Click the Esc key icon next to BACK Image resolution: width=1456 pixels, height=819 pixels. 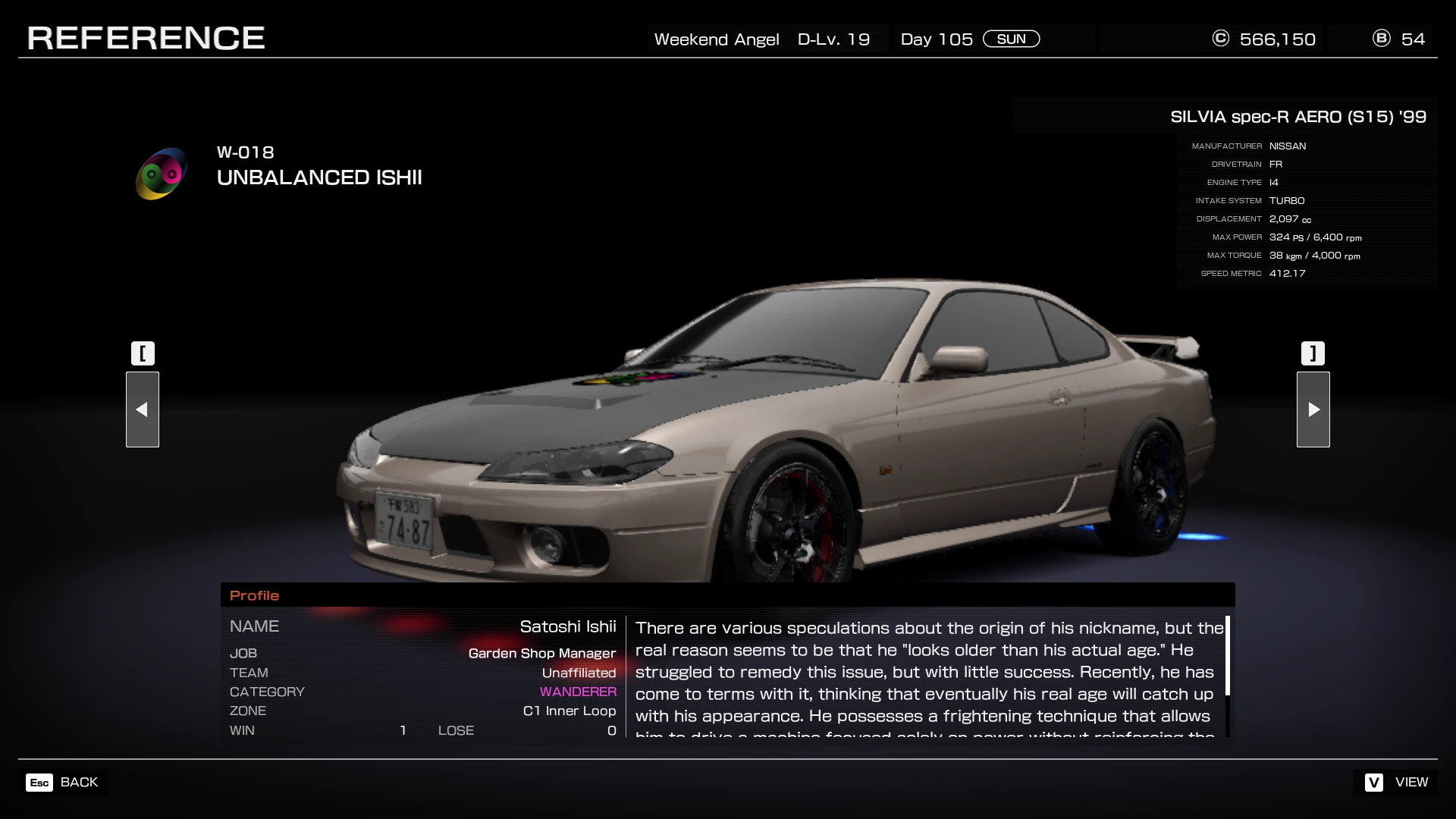pos(39,782)
